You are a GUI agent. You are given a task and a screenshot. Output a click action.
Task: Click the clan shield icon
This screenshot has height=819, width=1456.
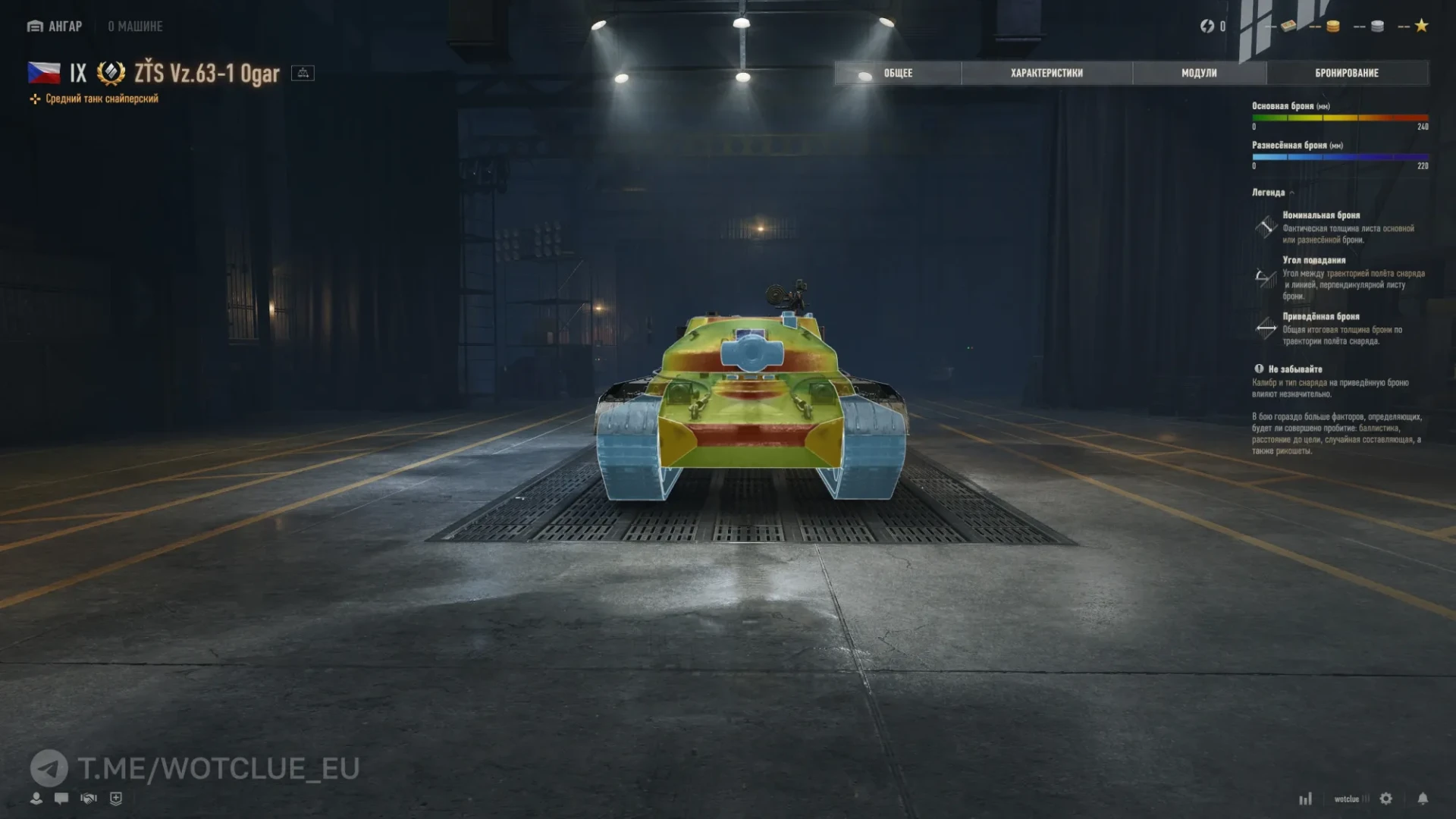pos(115,798)
